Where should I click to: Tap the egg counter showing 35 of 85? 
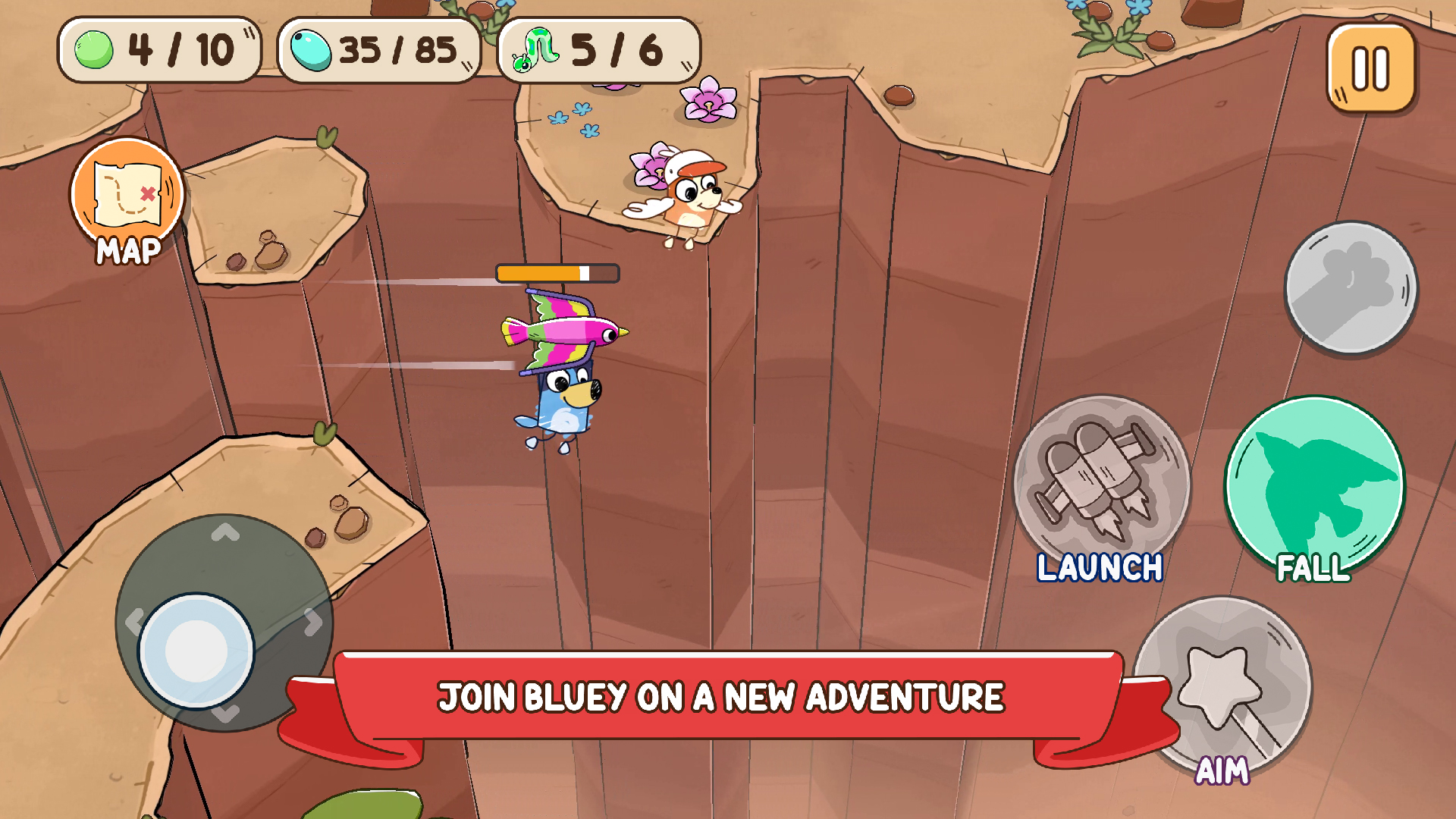(x=375, y=49)
